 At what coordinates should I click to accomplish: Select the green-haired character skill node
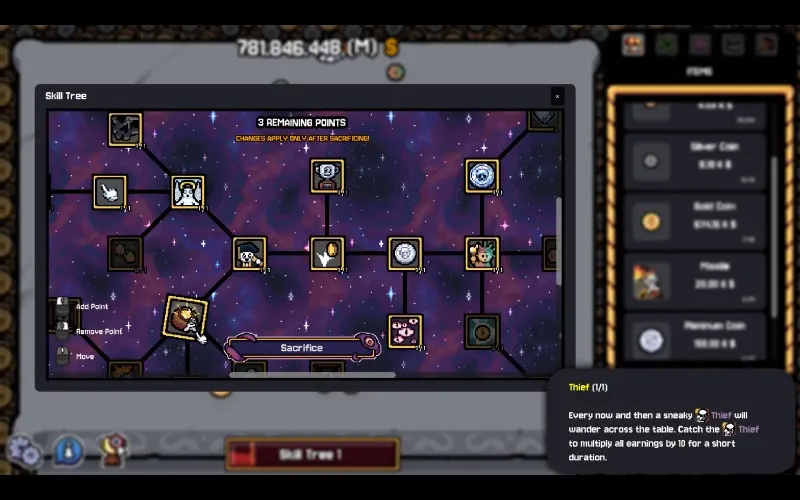[482, 254]
